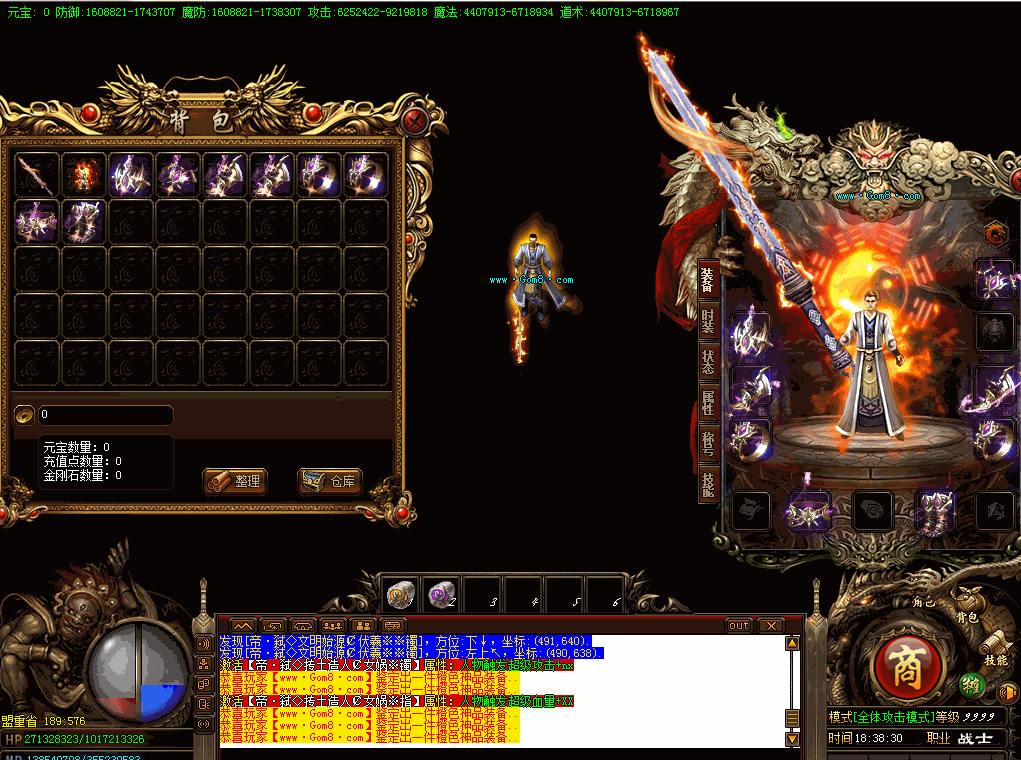Select the sword item in the backpack
The width and height of the screenshot is (1021, 760).
(x=37, y=175)
